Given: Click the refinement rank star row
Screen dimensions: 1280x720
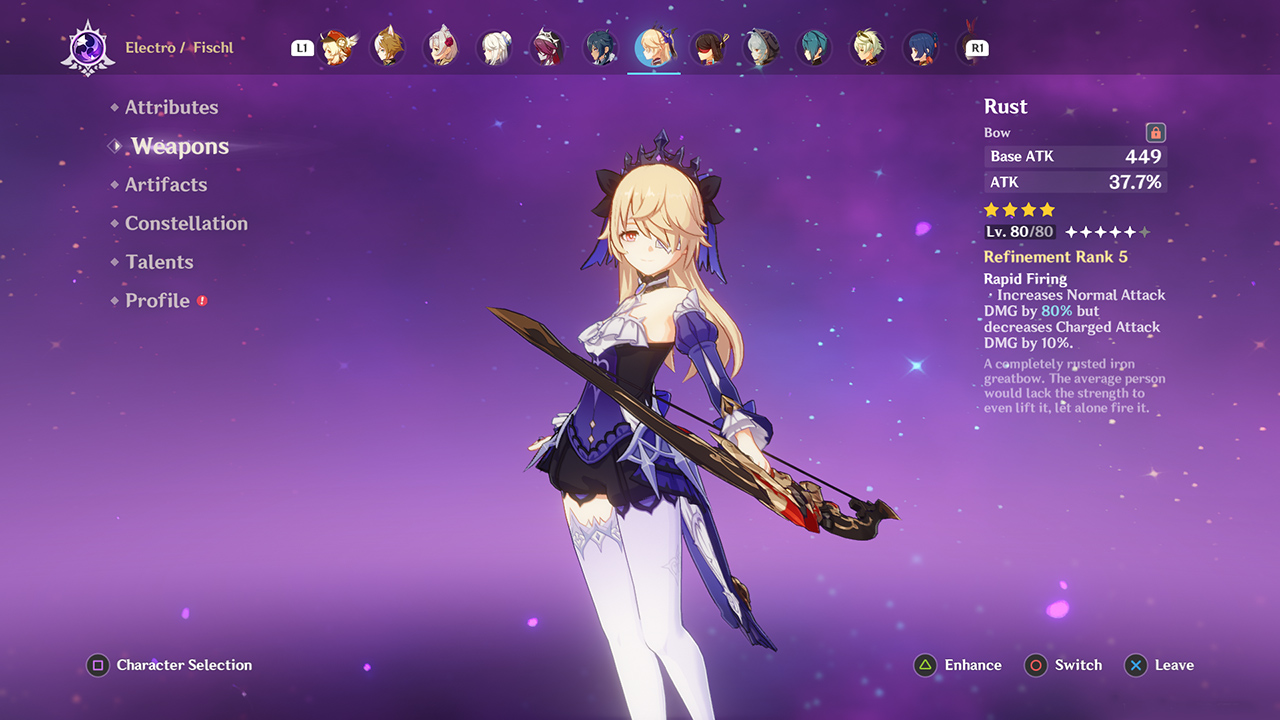Looking at the screenshot, I should 1106,231.
